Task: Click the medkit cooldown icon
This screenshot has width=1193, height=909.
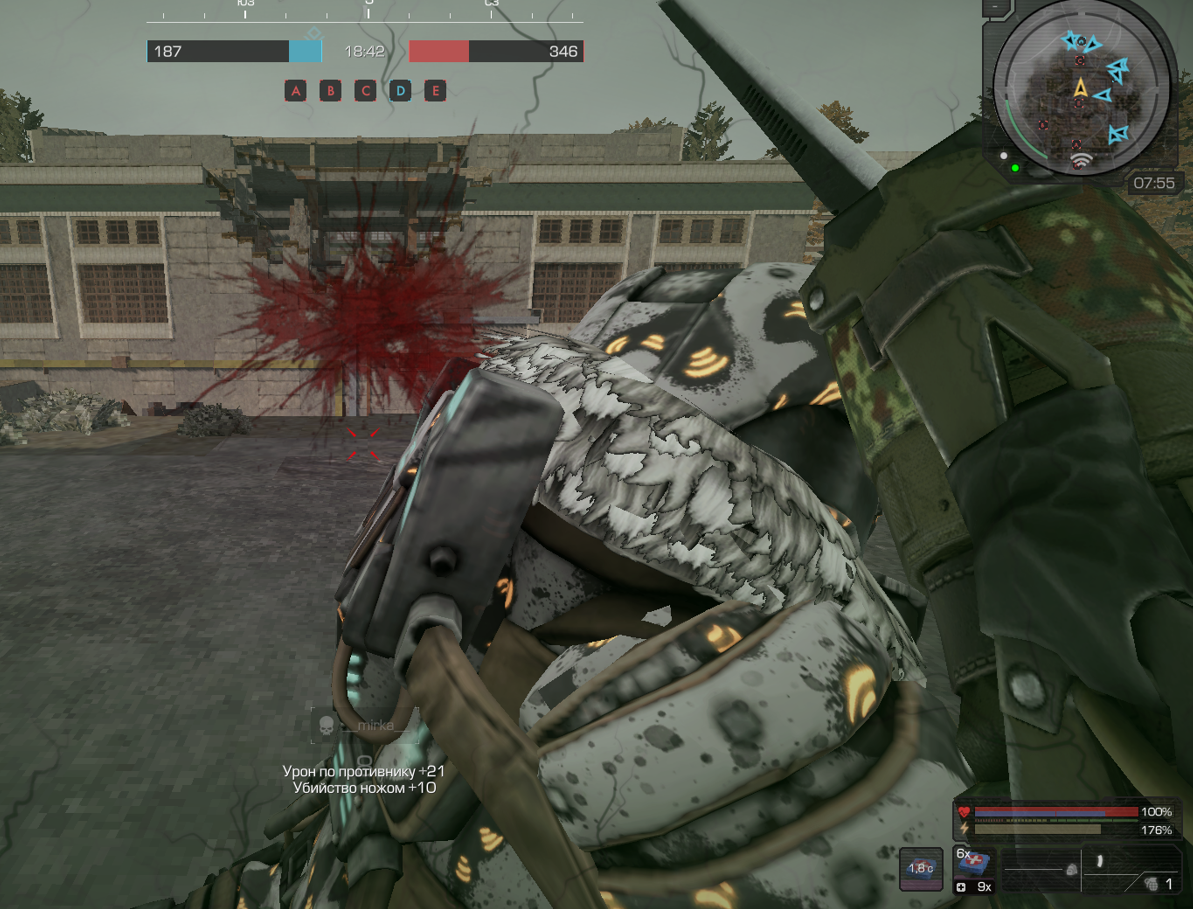Action: [920, 868]
